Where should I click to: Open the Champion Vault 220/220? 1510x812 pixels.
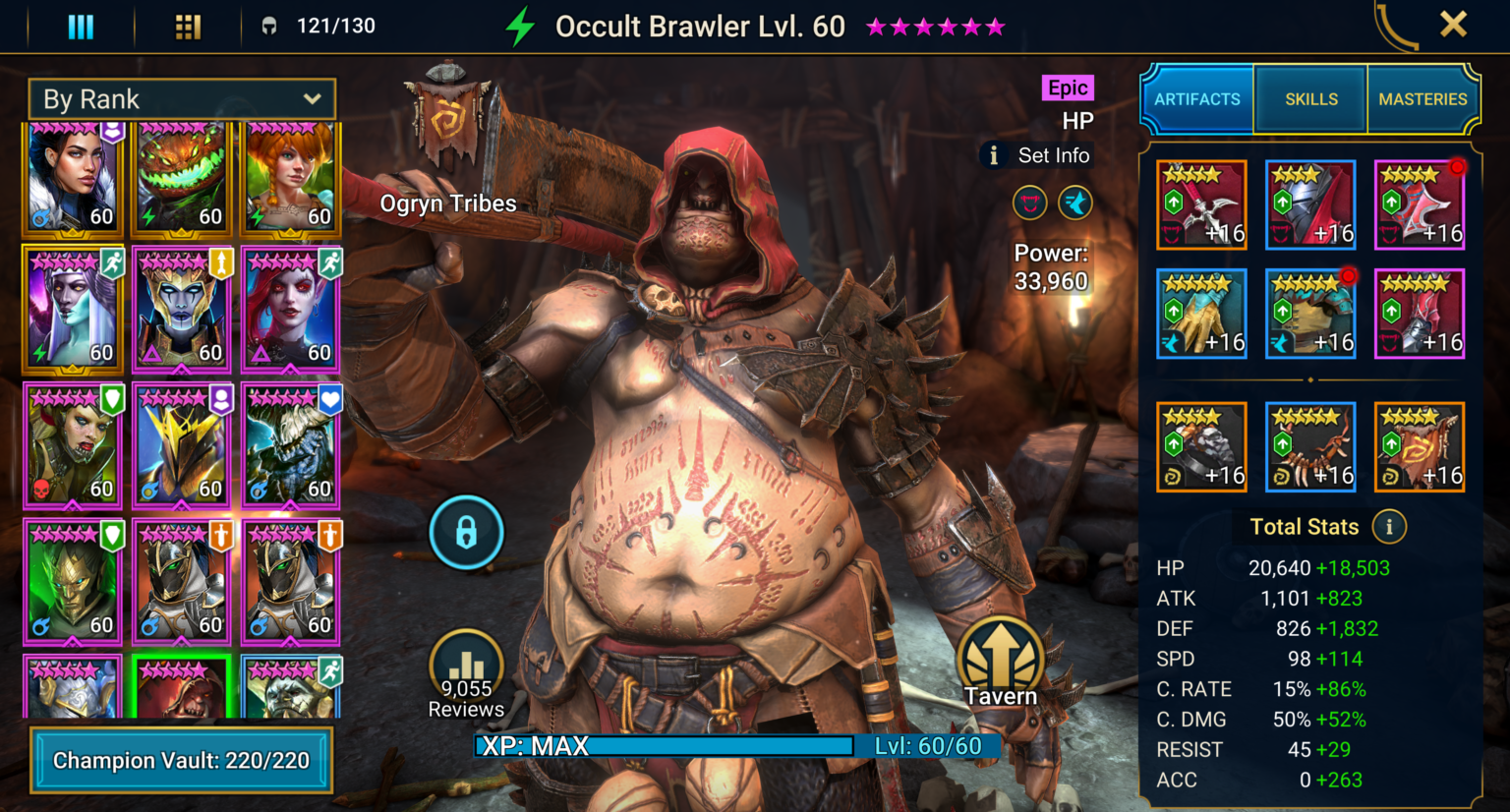tap(182, 760)
